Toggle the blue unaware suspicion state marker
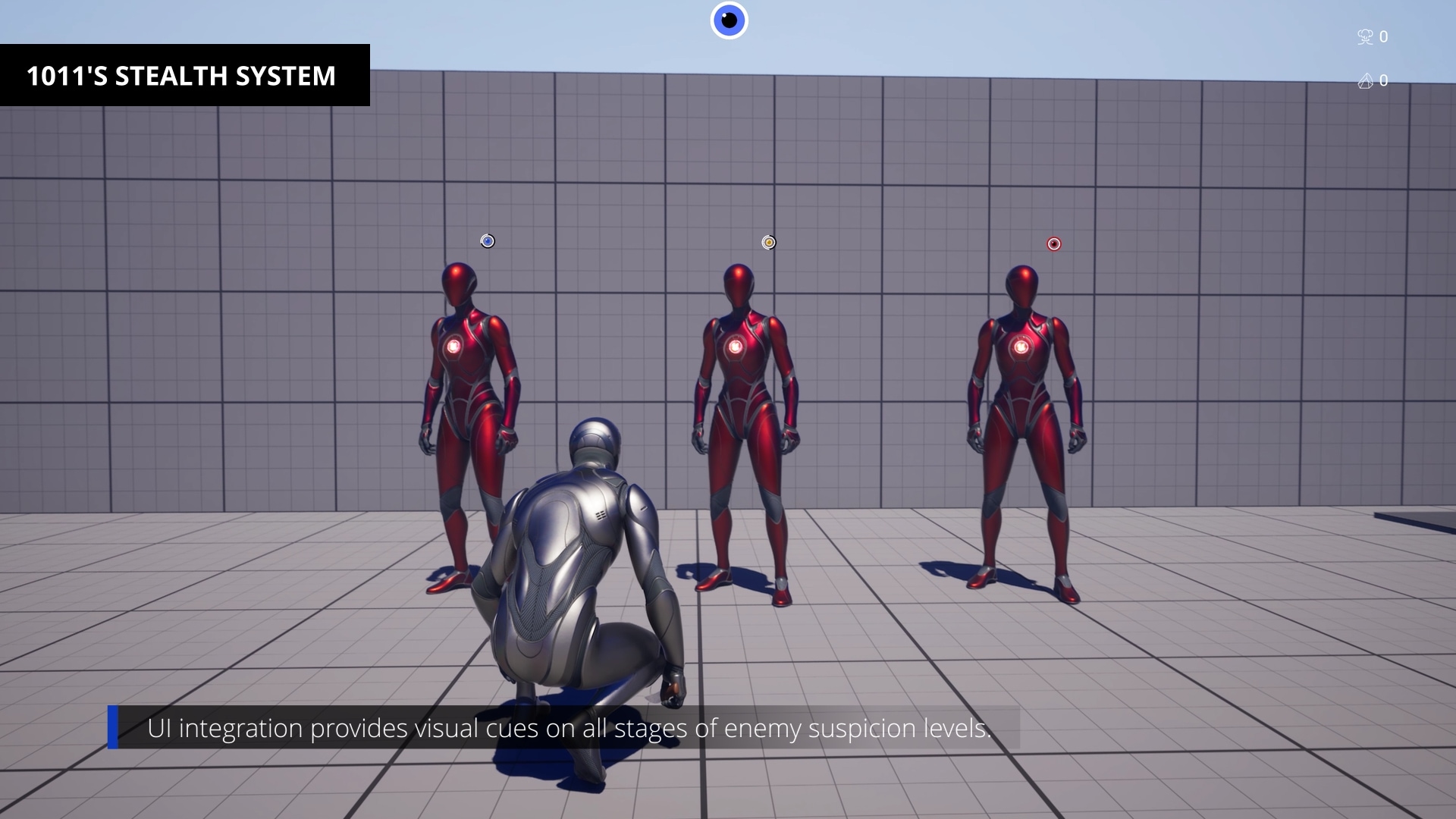This screenshot has width=1456, height=819. [488, 241]
